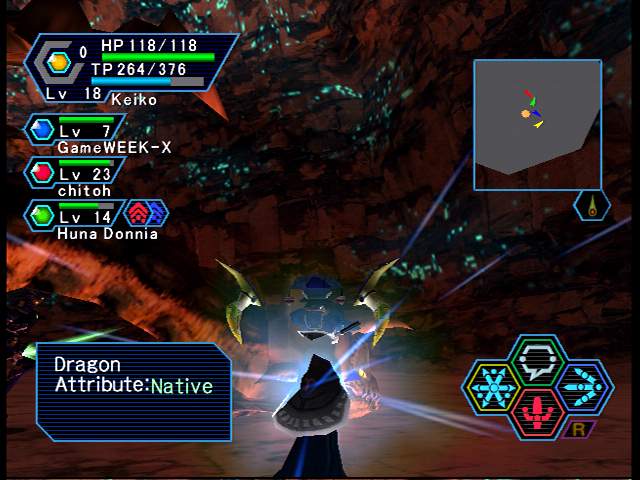Click Keiko's own status panel
This screenshot has width=640, height=480.
130,68
